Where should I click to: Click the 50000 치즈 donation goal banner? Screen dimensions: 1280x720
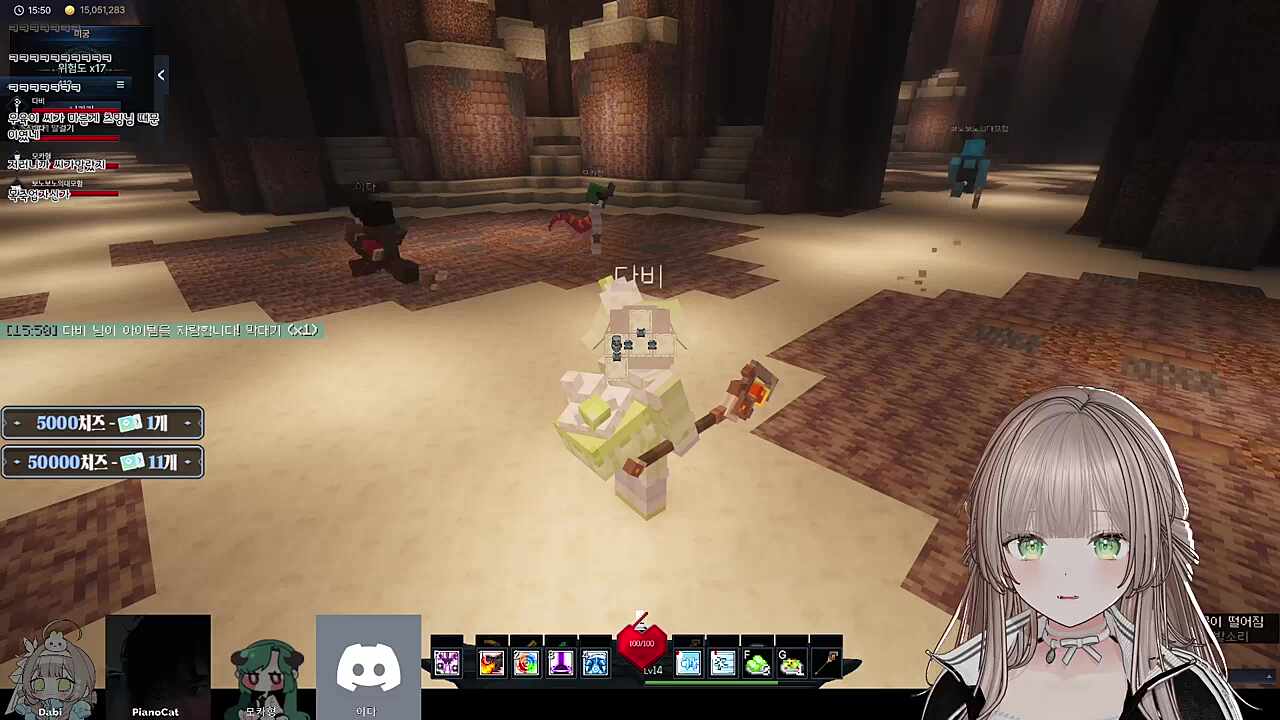click(x=102, y=462)
